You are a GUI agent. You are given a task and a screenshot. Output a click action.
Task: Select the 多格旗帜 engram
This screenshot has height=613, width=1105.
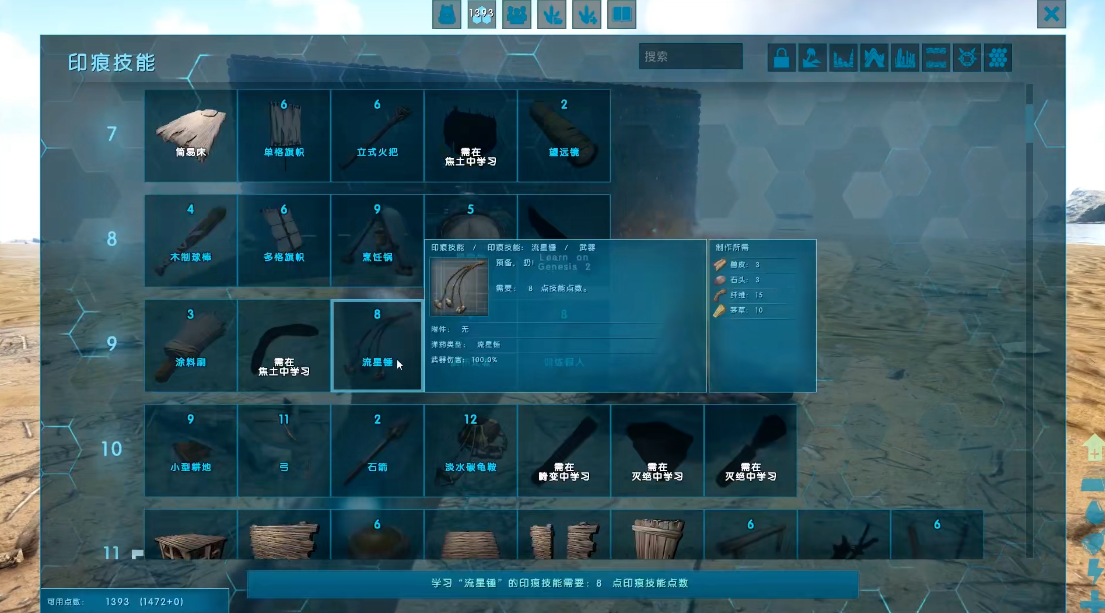284,240
